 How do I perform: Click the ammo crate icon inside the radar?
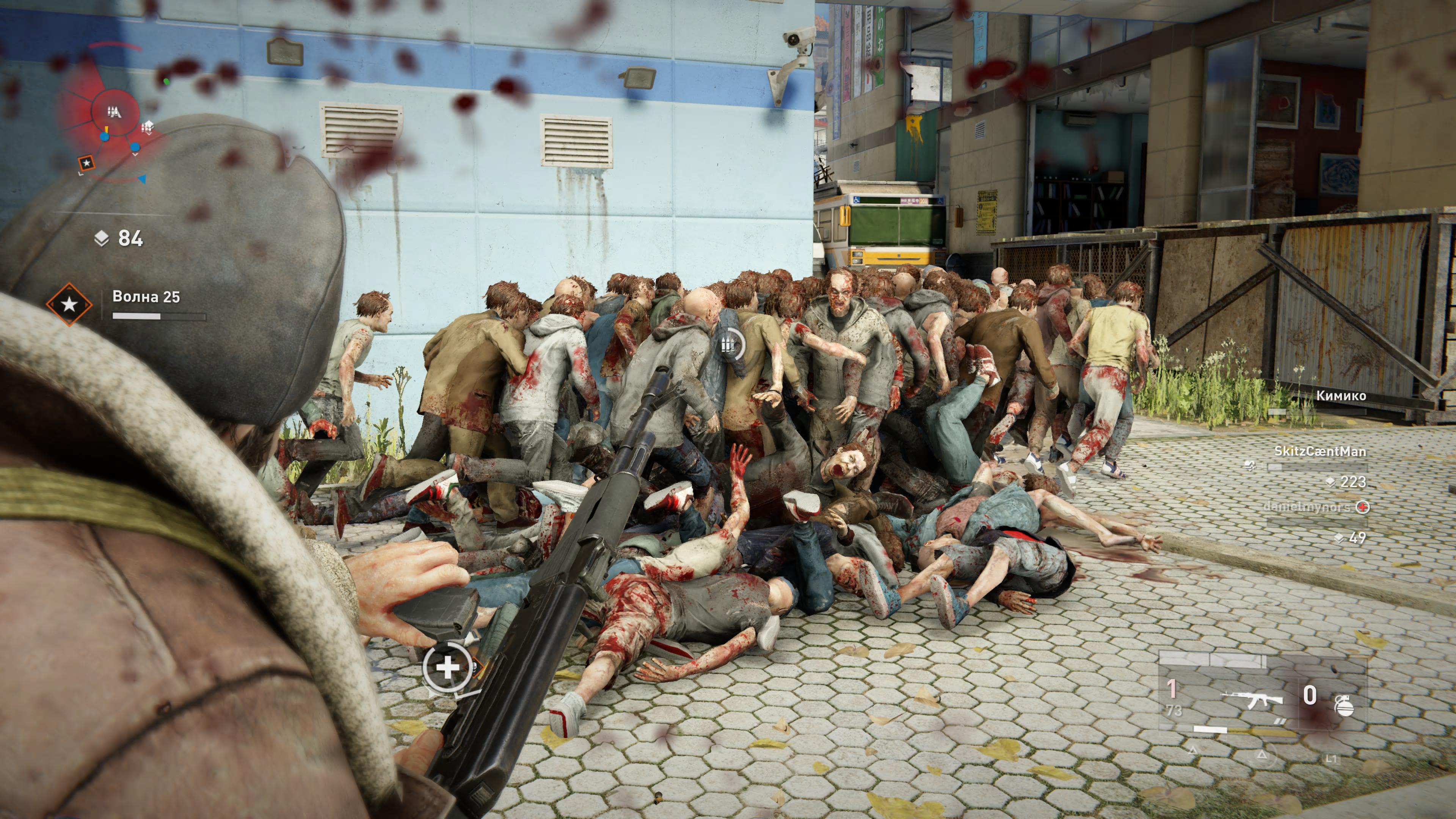click(x=147, y=127)
